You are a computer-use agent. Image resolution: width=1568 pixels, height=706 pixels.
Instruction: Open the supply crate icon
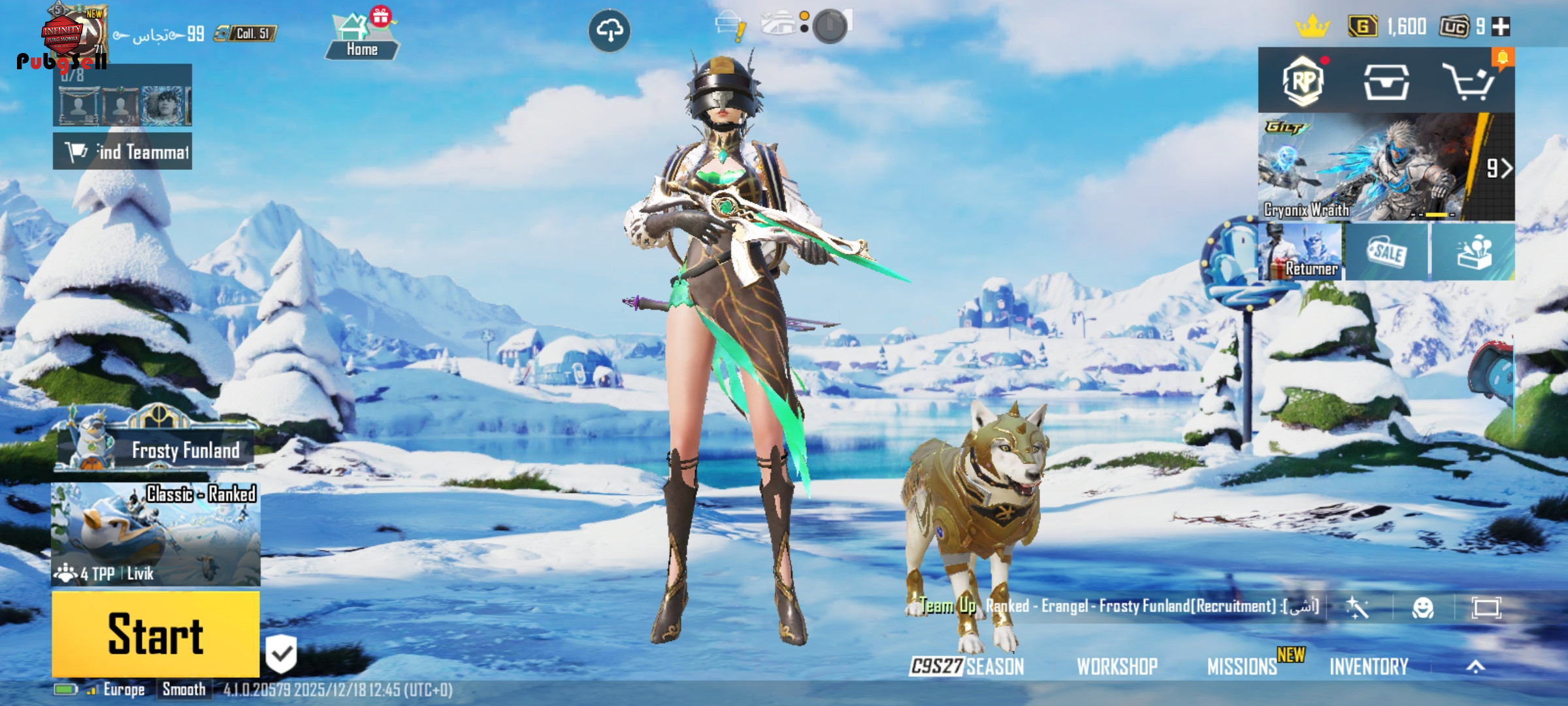[1386, 82]
